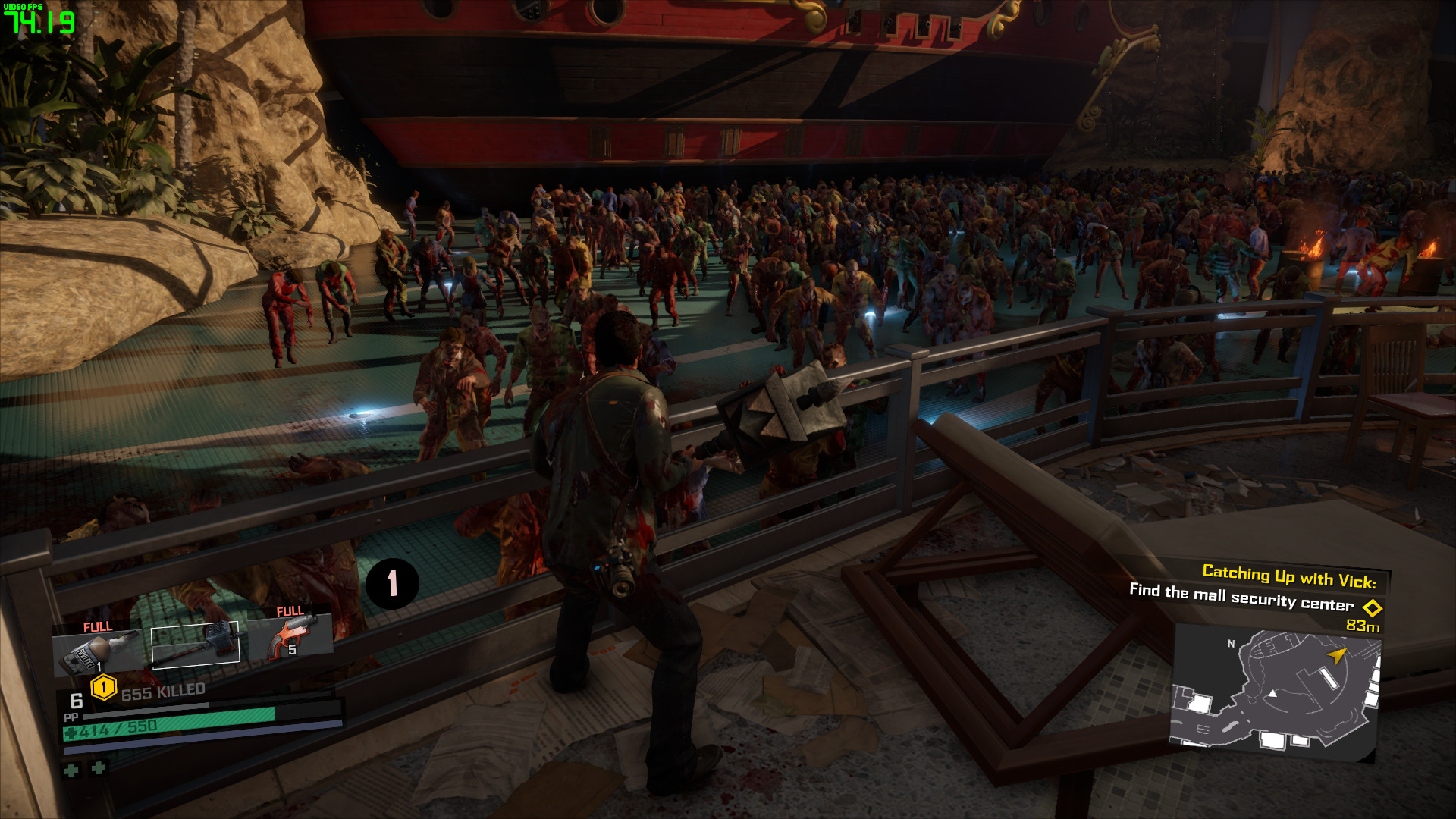
Task: Select the spiked glove melee weapon slot
Action: 196,642
